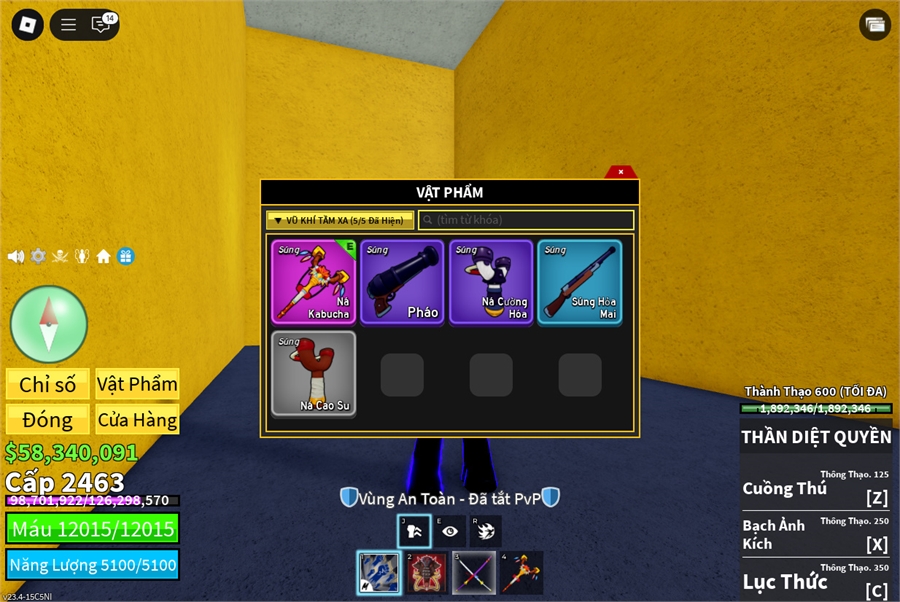The image size is (900, 602).
Task: Close the Vật Phẩm inventory window
Action: pos(621,172)
